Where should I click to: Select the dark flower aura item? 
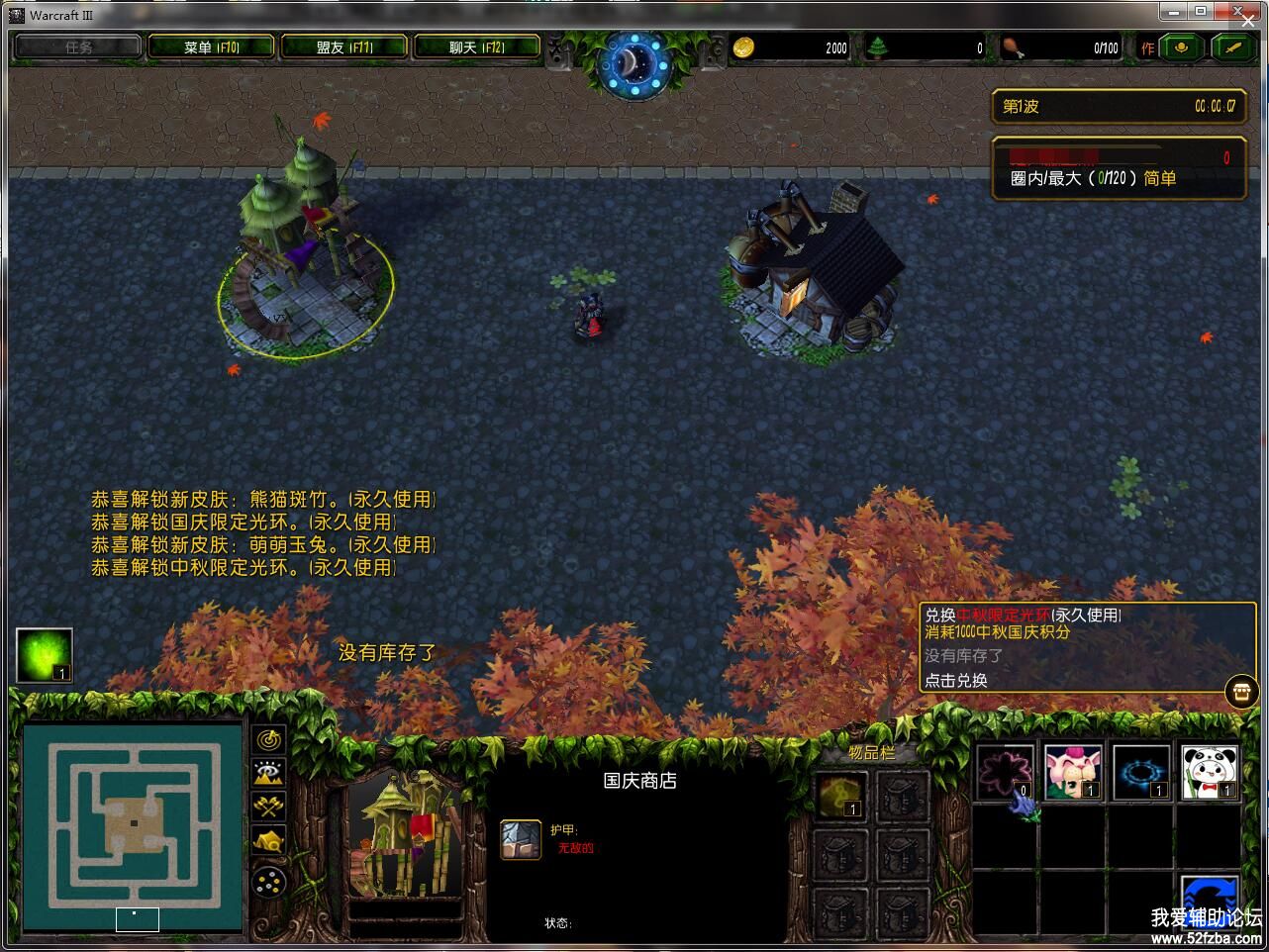tap(1005, 772)
